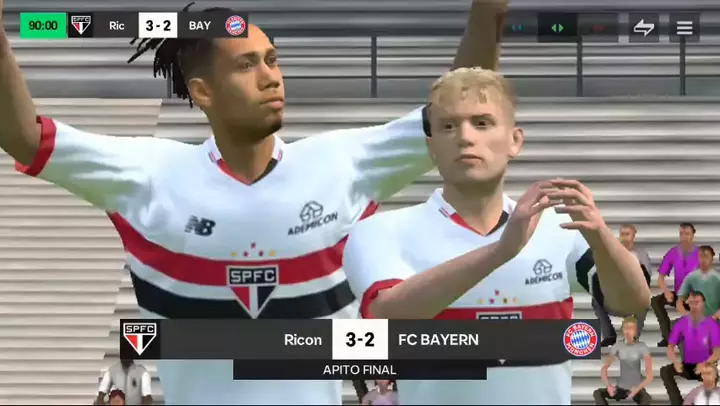Select the green arrows mentality button
Screen dimensions: 720x406
click(x=557, y=27)
